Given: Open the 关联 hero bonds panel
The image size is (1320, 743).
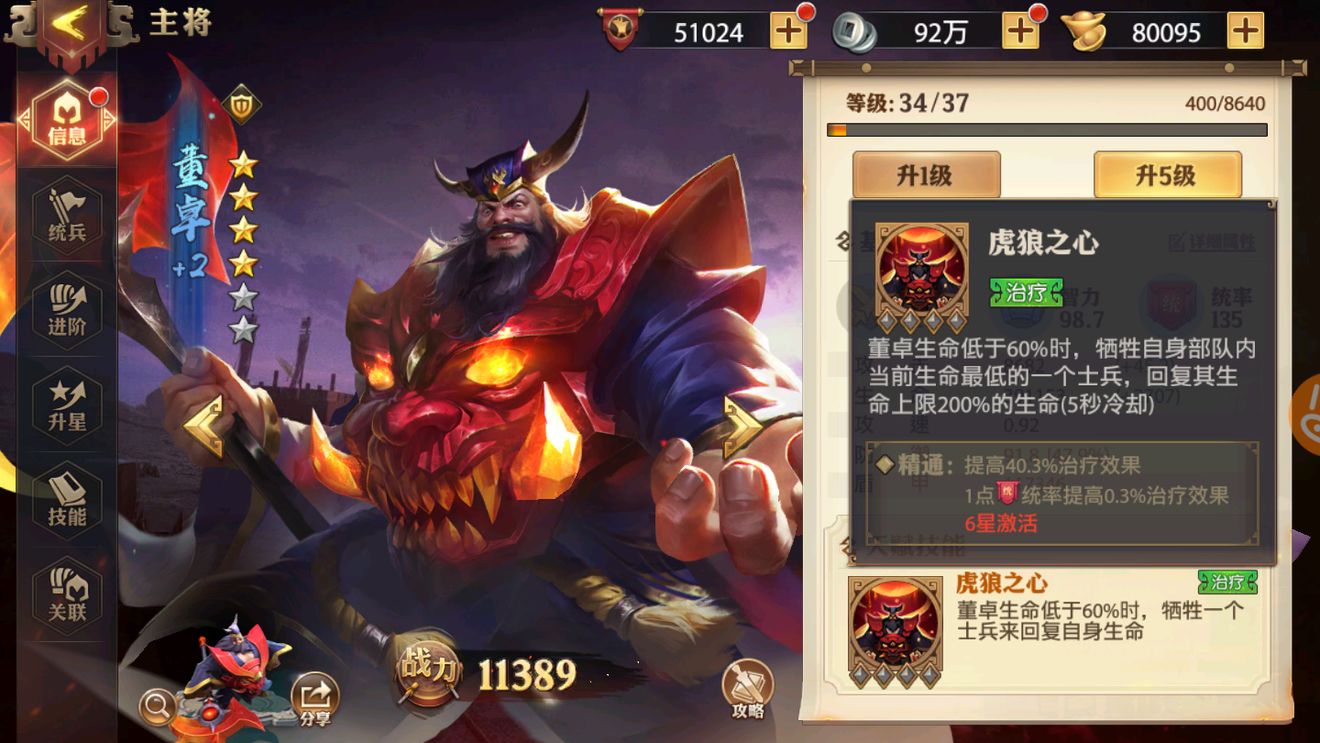Looking at the screenshot, I should click(x=66, y=593).
